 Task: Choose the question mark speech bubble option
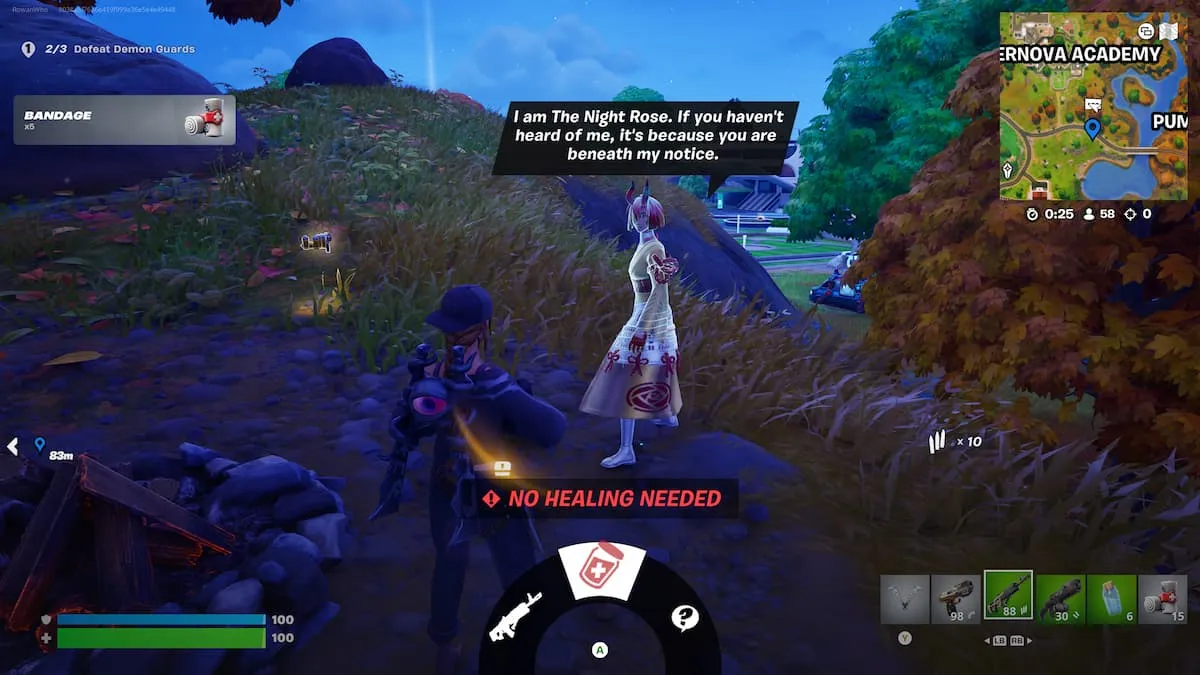point(684,618)
